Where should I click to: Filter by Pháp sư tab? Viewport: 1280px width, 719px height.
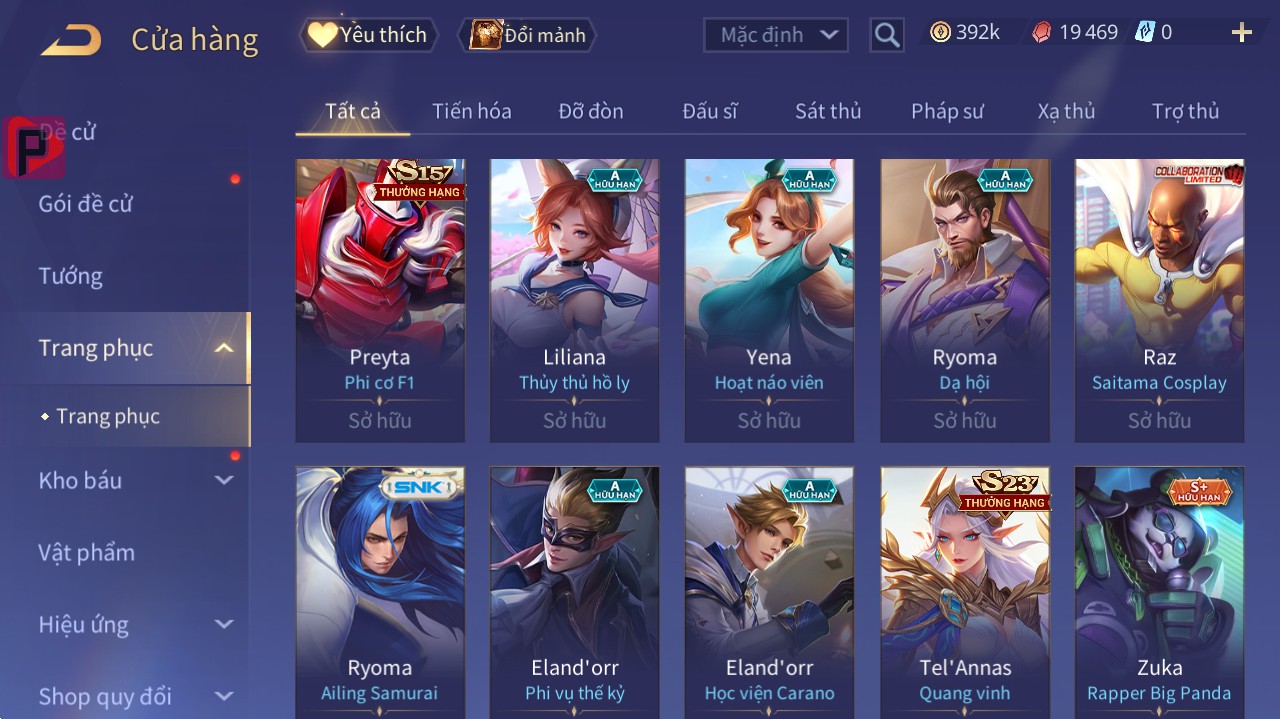[x=947, y=111]
